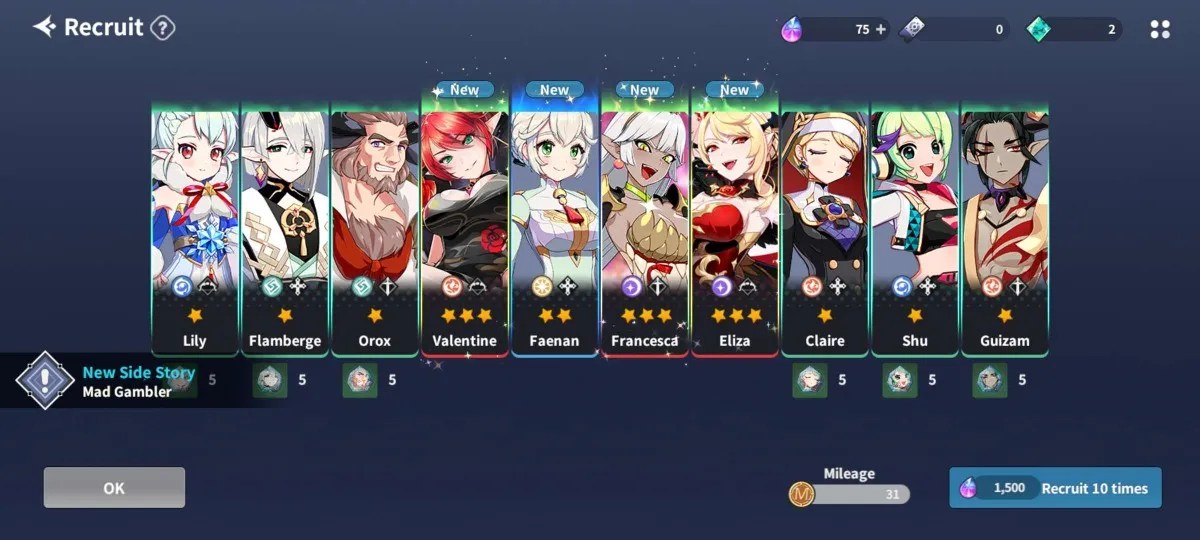View Guizam's hero card

tap(1005, 230)
